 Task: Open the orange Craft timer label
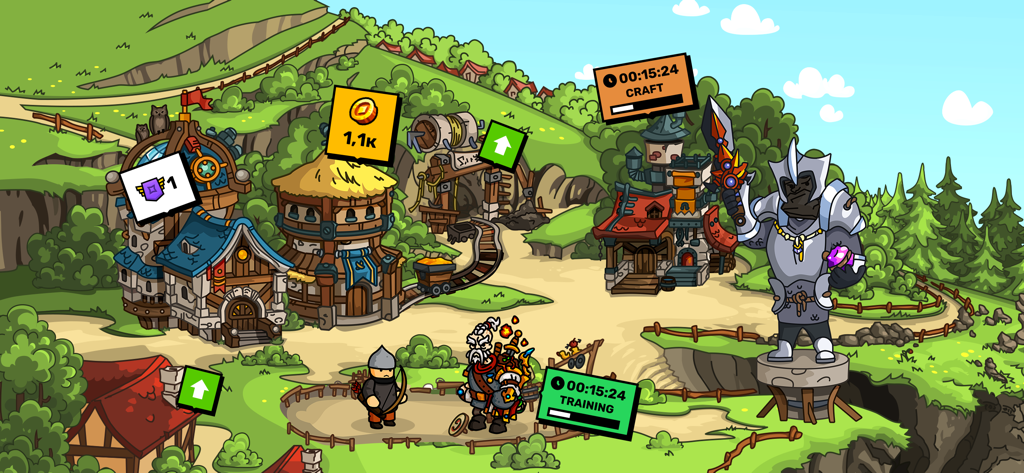(644, 86)
